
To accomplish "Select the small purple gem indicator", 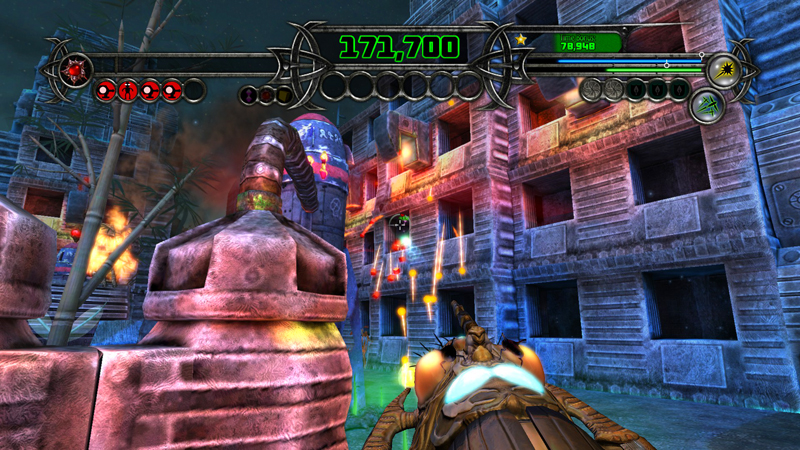I will click(248, 94).
